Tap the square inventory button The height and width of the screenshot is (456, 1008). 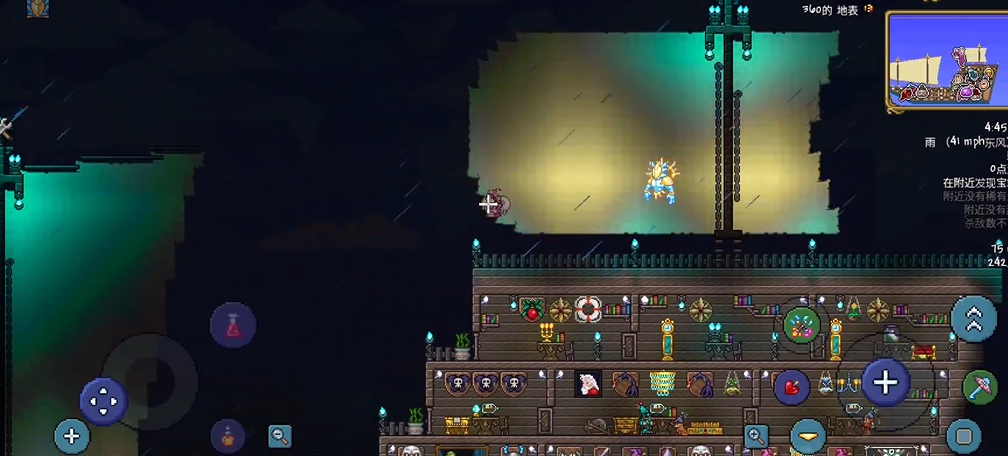(963, 436)
